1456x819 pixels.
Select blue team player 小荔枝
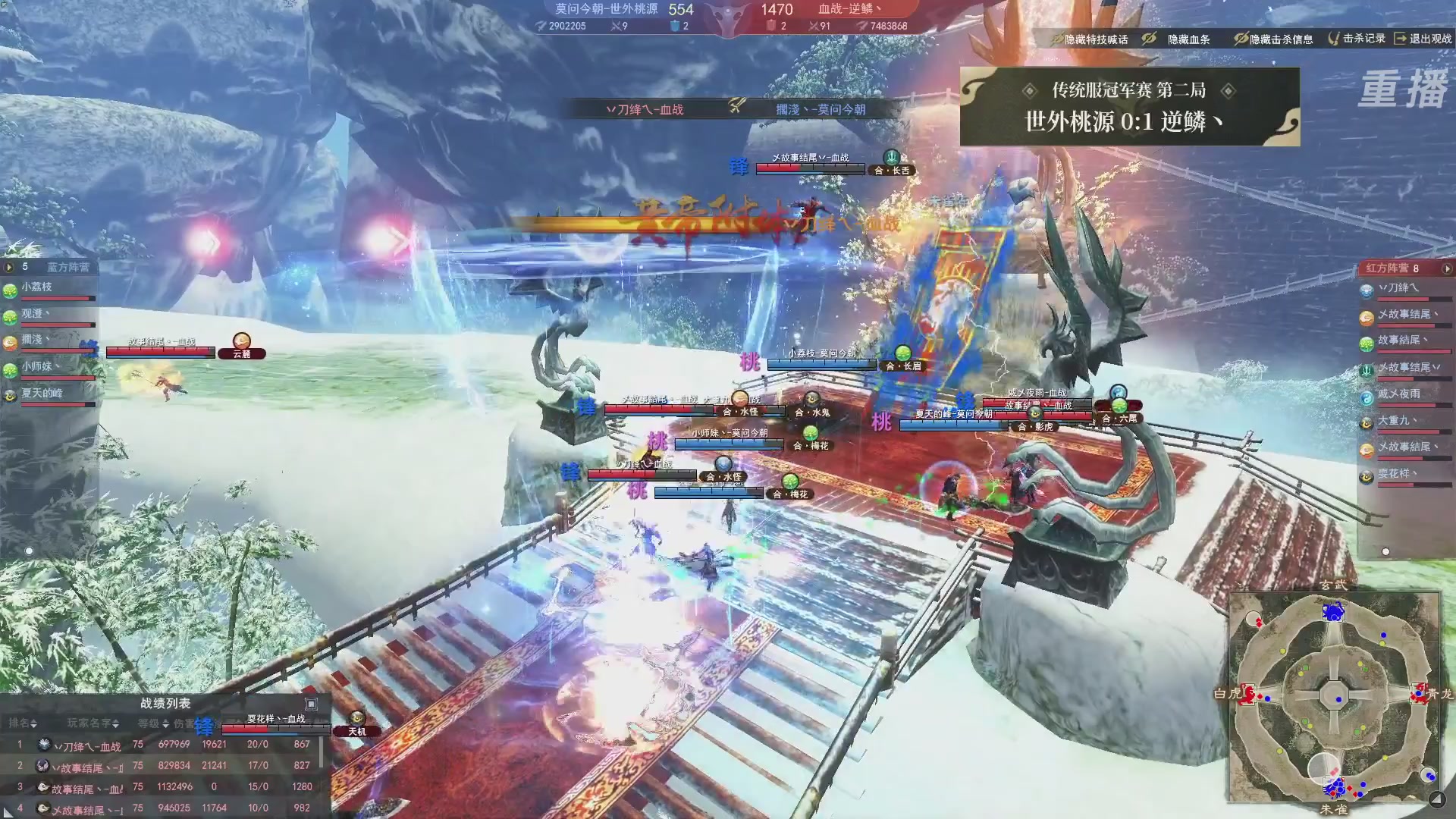point(37,287)
